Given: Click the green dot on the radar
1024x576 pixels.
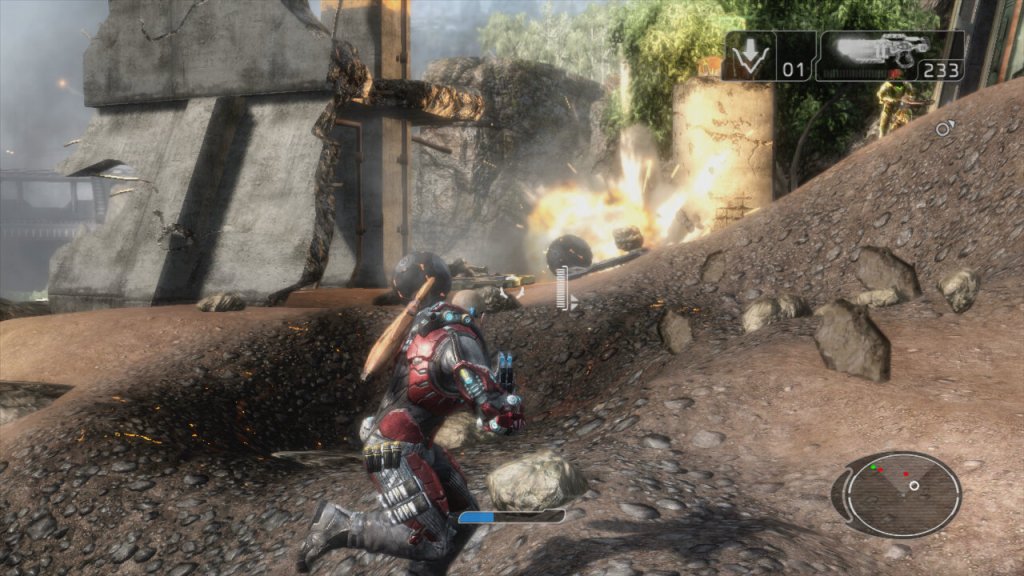Looking at the screenshot, I should pyautogui.click(x=873, y=467).
